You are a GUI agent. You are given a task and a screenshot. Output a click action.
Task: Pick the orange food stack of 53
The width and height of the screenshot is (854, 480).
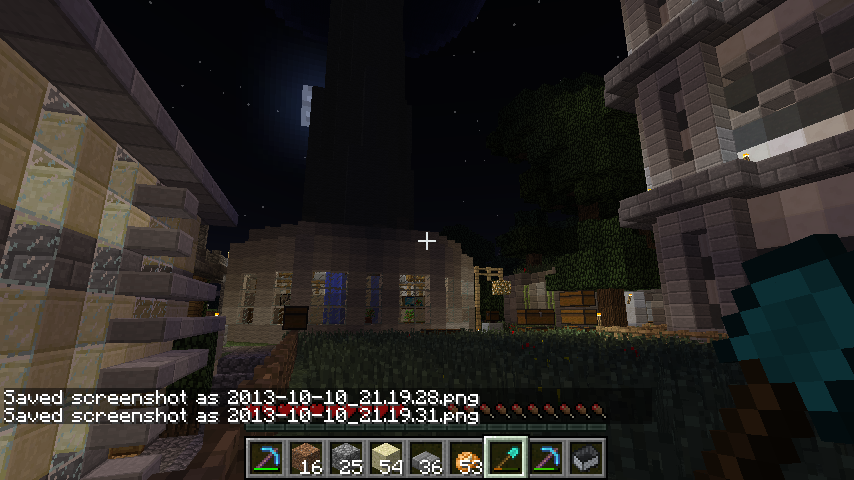point(466,457)
